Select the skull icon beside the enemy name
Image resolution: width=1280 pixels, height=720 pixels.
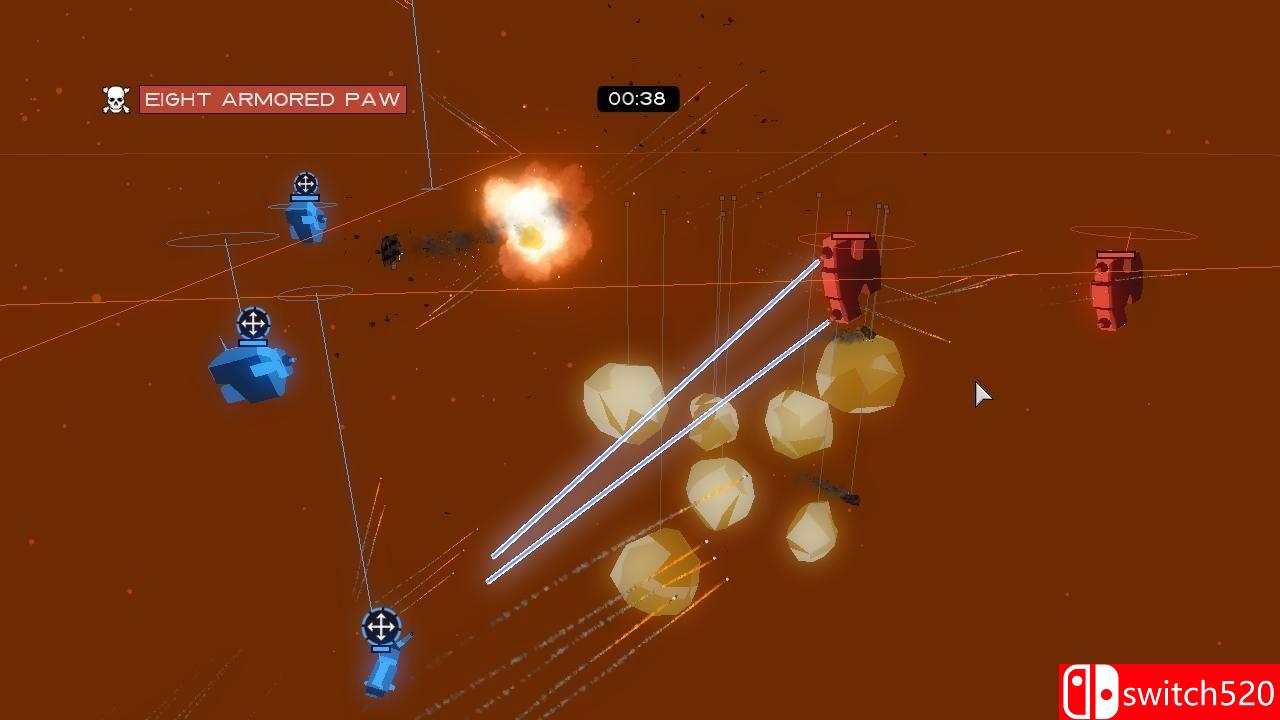coord(116,99)
